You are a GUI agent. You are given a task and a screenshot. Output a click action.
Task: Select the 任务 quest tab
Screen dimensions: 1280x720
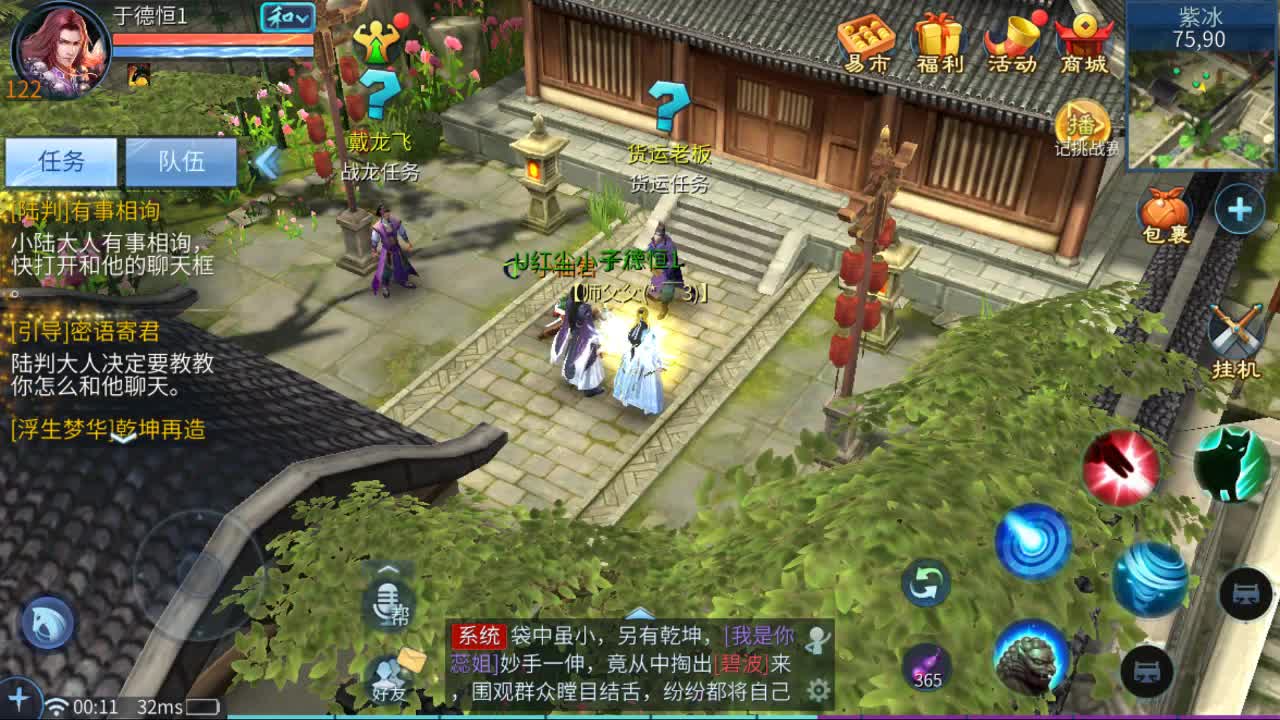pos(62,163)
